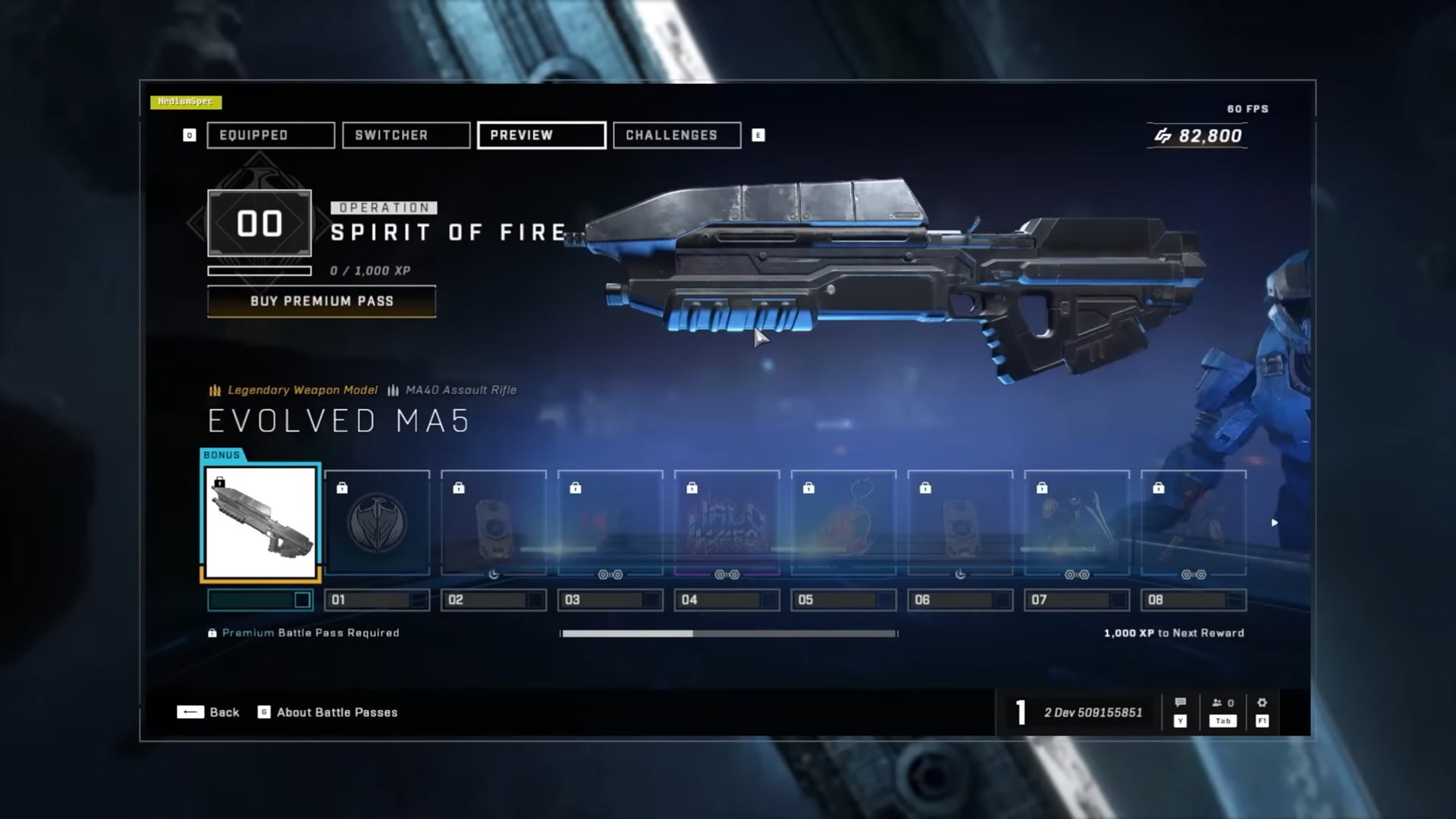Select the locked charm reward at tier 05
This screenshot has height=819, width=1456.
843,522
